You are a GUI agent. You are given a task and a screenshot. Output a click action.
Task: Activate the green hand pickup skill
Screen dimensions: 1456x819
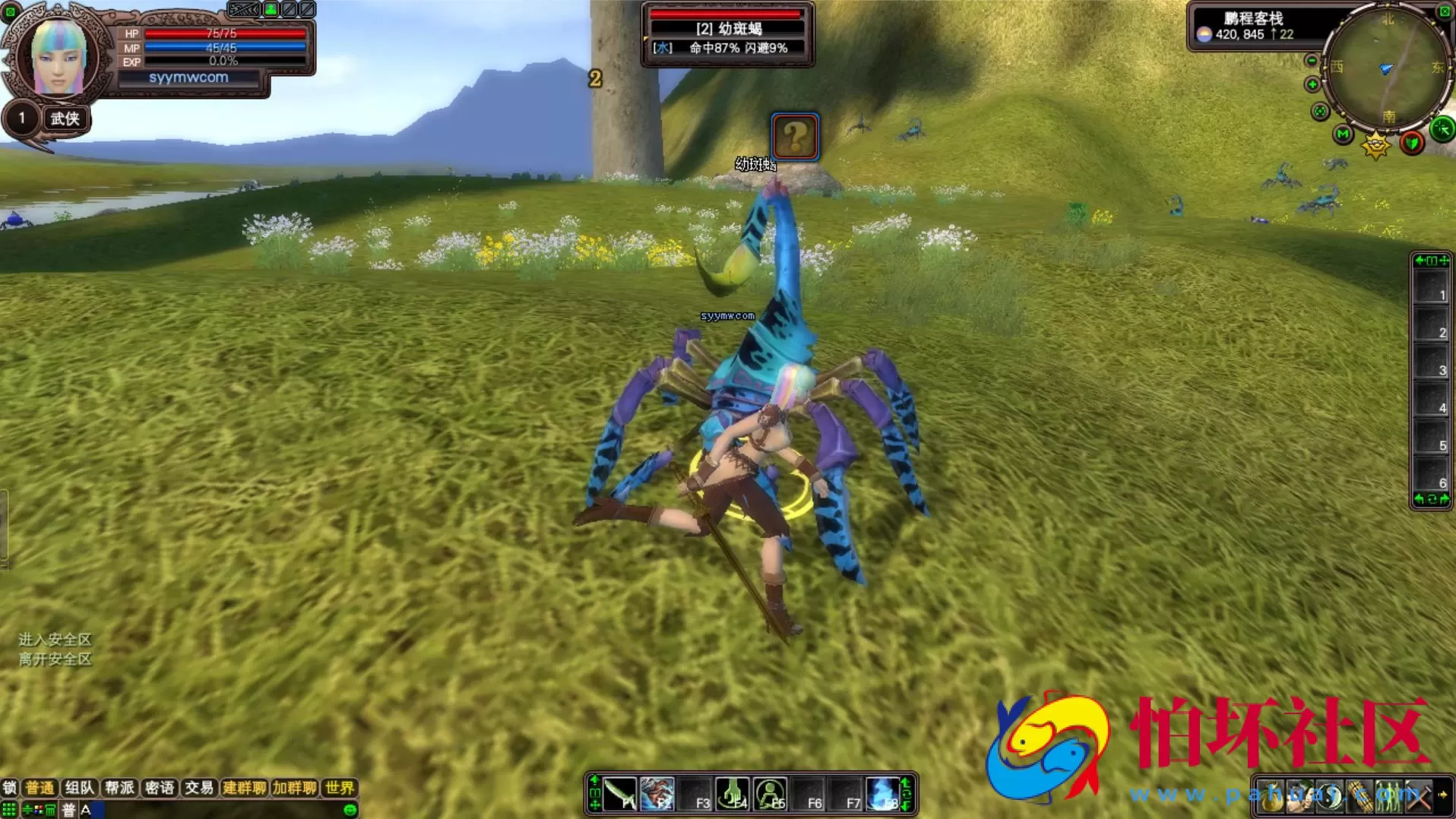[733, 794]
